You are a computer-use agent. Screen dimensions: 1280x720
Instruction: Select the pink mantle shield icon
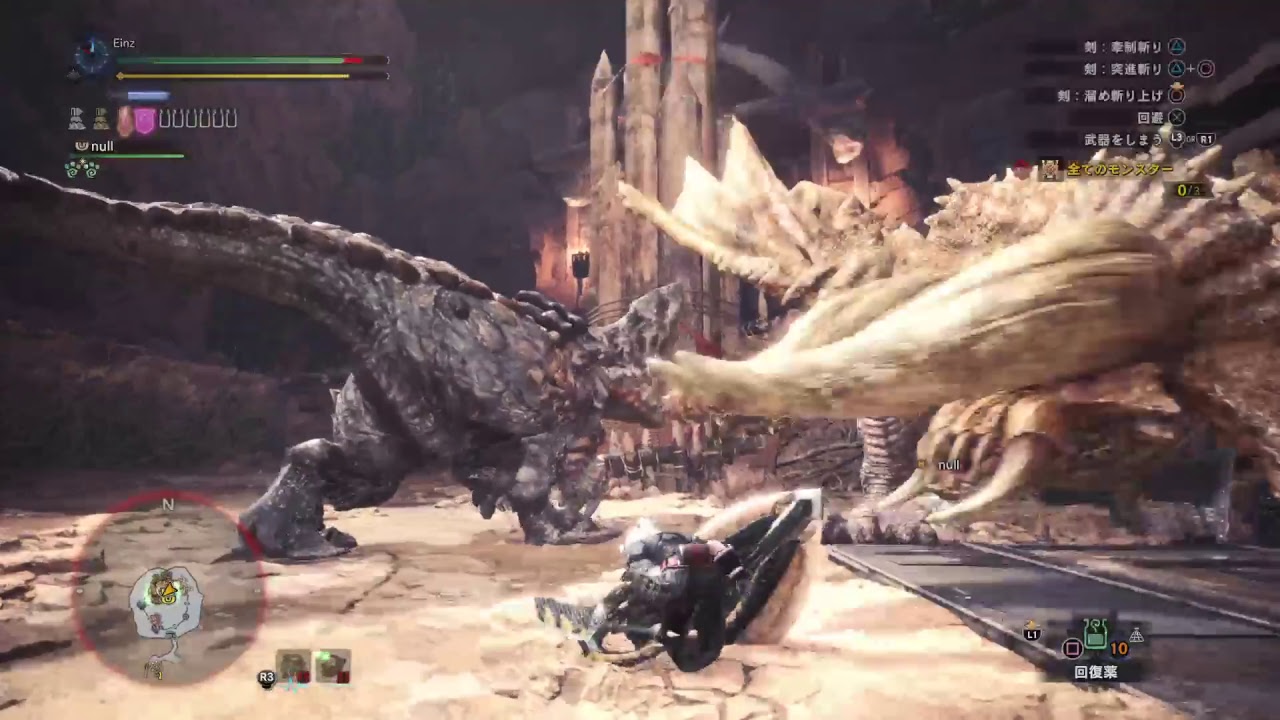pyautogui.click(x=145, y=123)
